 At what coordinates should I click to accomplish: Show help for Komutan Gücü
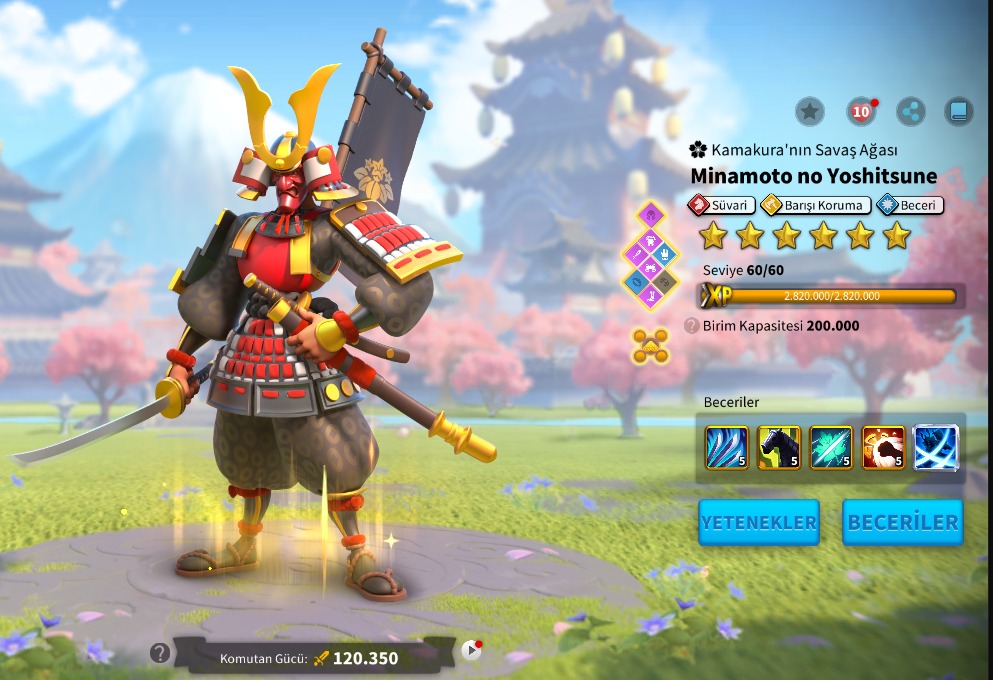click(x=159, y=653)
